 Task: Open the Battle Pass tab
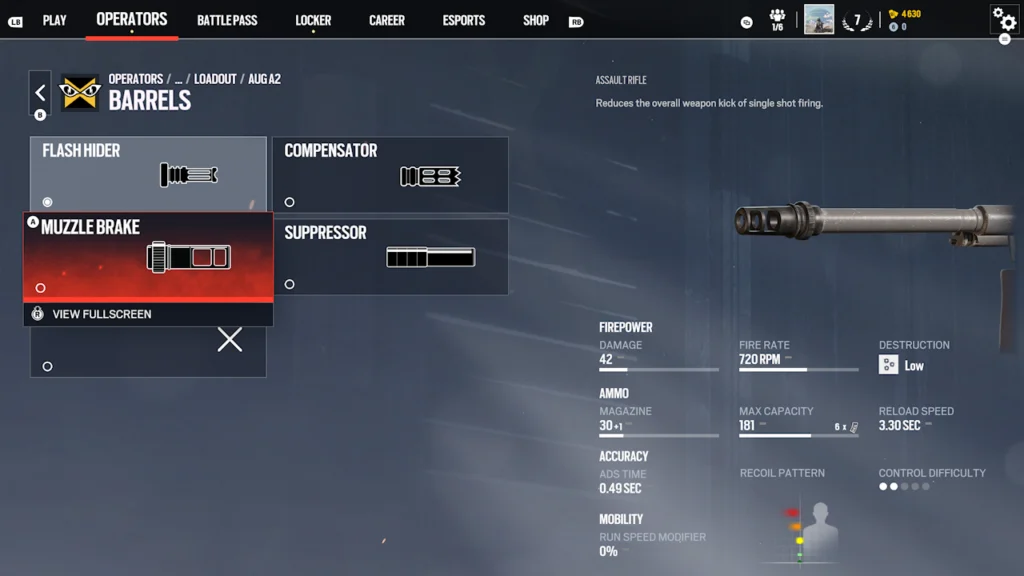click(x=227, y=20)
